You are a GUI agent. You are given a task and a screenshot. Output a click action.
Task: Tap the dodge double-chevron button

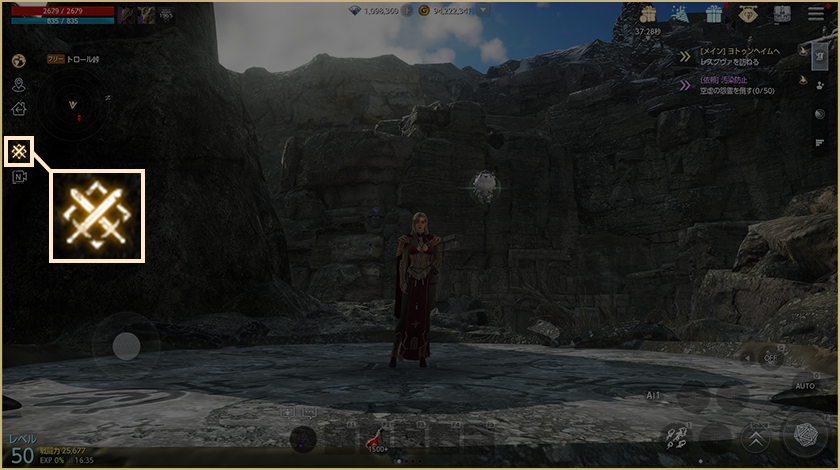[x=755, y=438]
